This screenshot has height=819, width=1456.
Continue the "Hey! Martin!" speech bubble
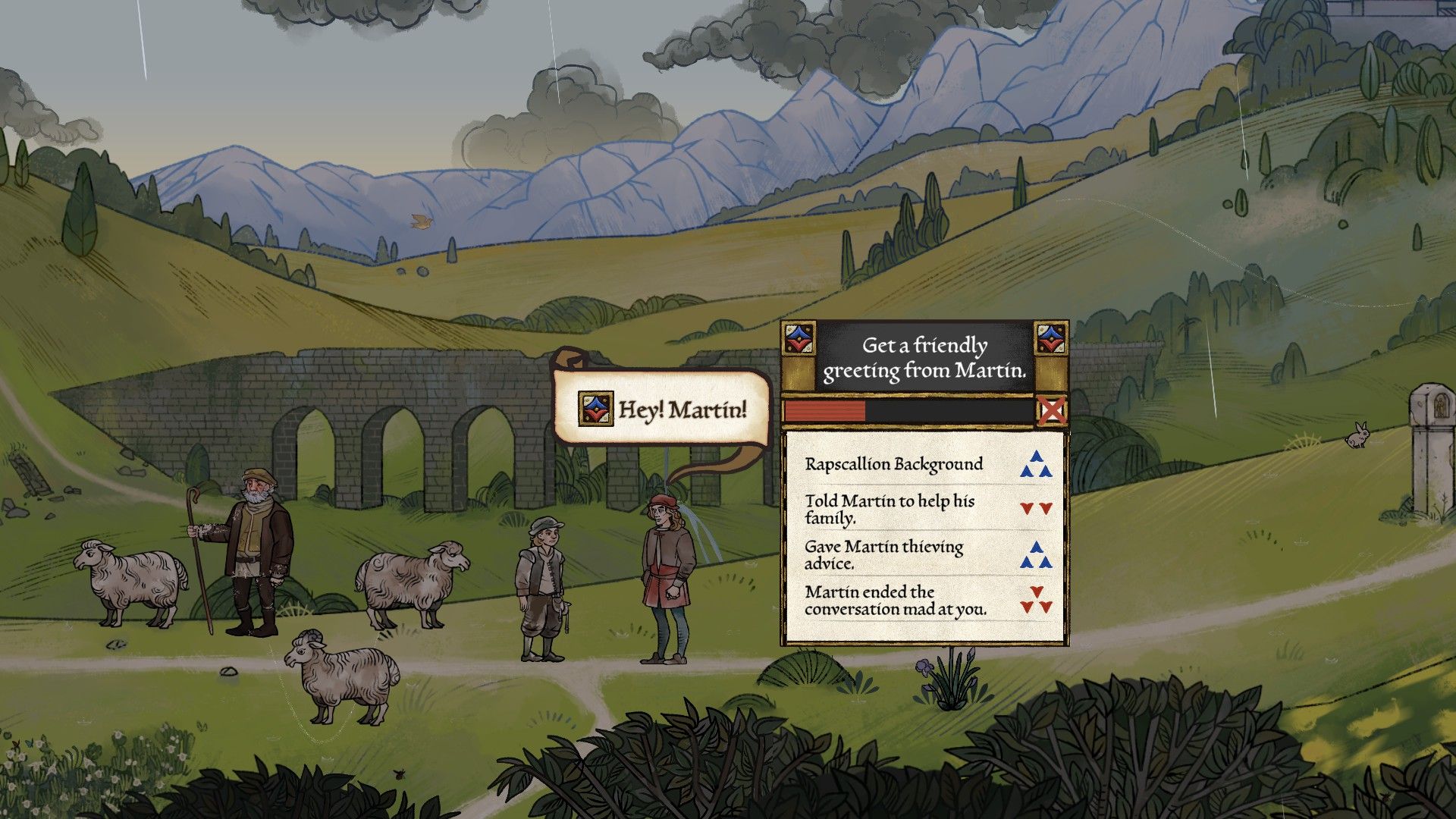(x=663, y=409)
